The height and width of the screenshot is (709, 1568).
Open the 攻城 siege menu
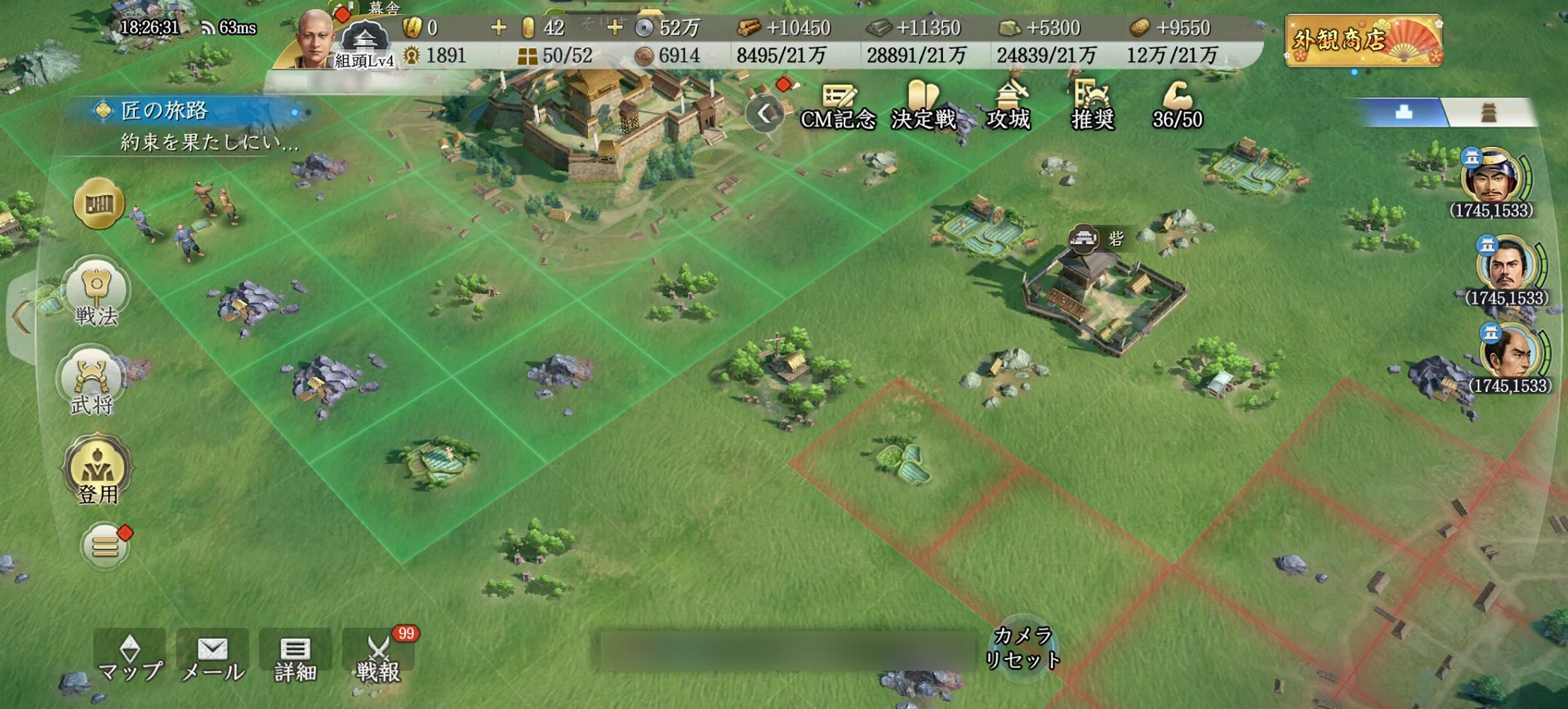click(x=1009, y=106)
